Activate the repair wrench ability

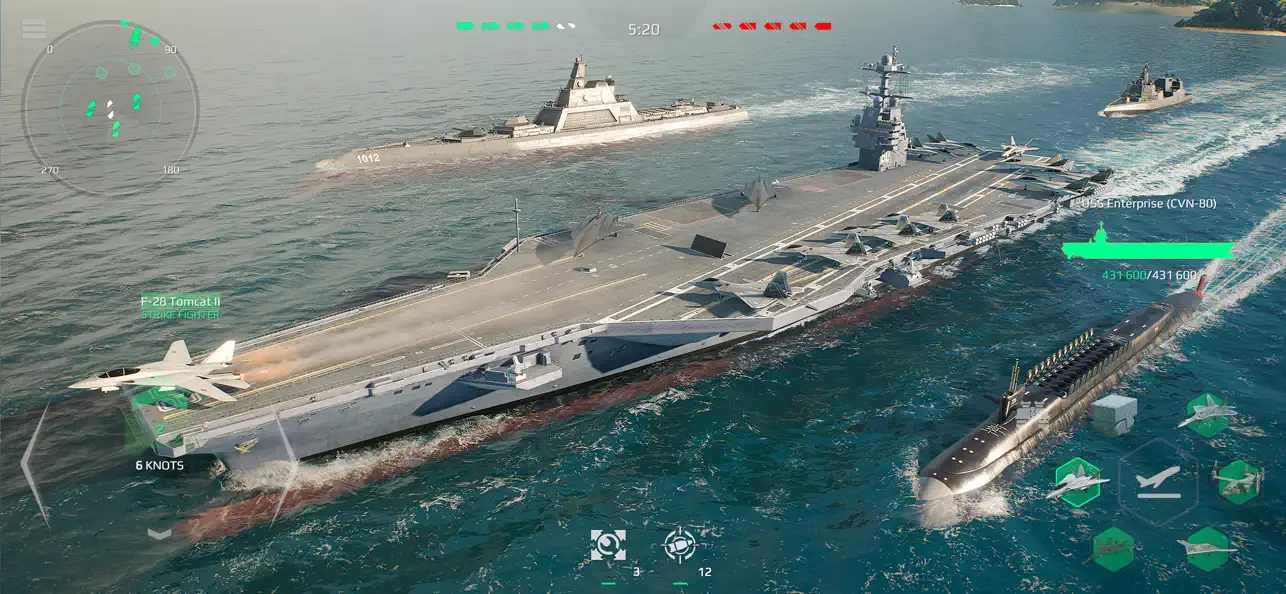tap(608, 545)
